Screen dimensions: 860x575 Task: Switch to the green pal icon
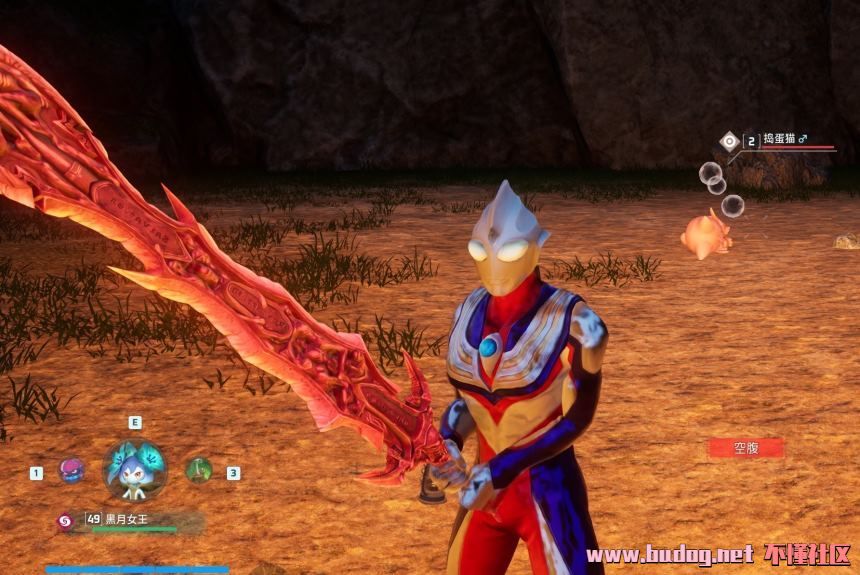click(199, 470)
